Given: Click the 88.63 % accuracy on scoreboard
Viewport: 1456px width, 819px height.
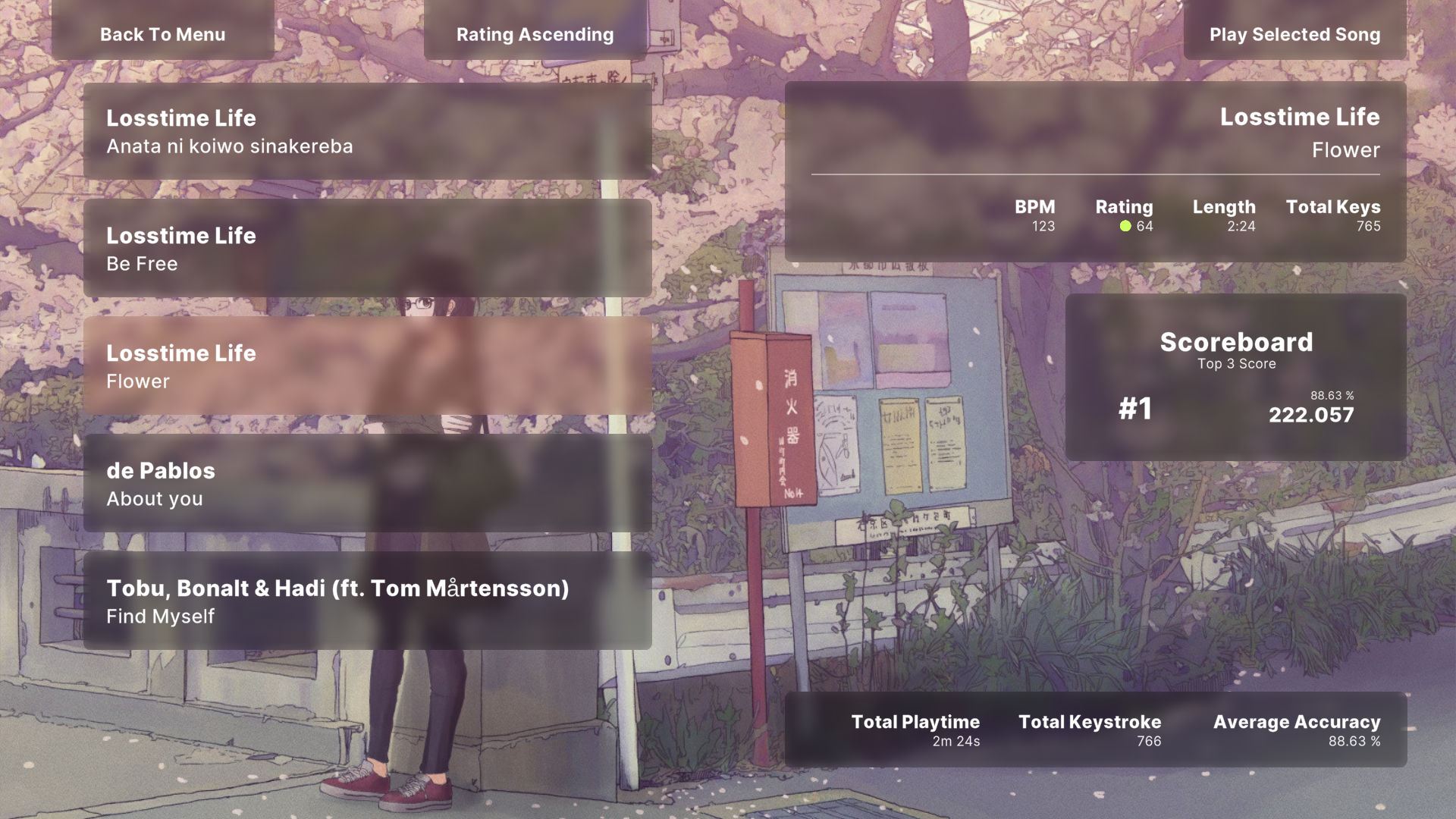Looking at the screenshot, I should pyautogui.click(x=1333, y=395).
